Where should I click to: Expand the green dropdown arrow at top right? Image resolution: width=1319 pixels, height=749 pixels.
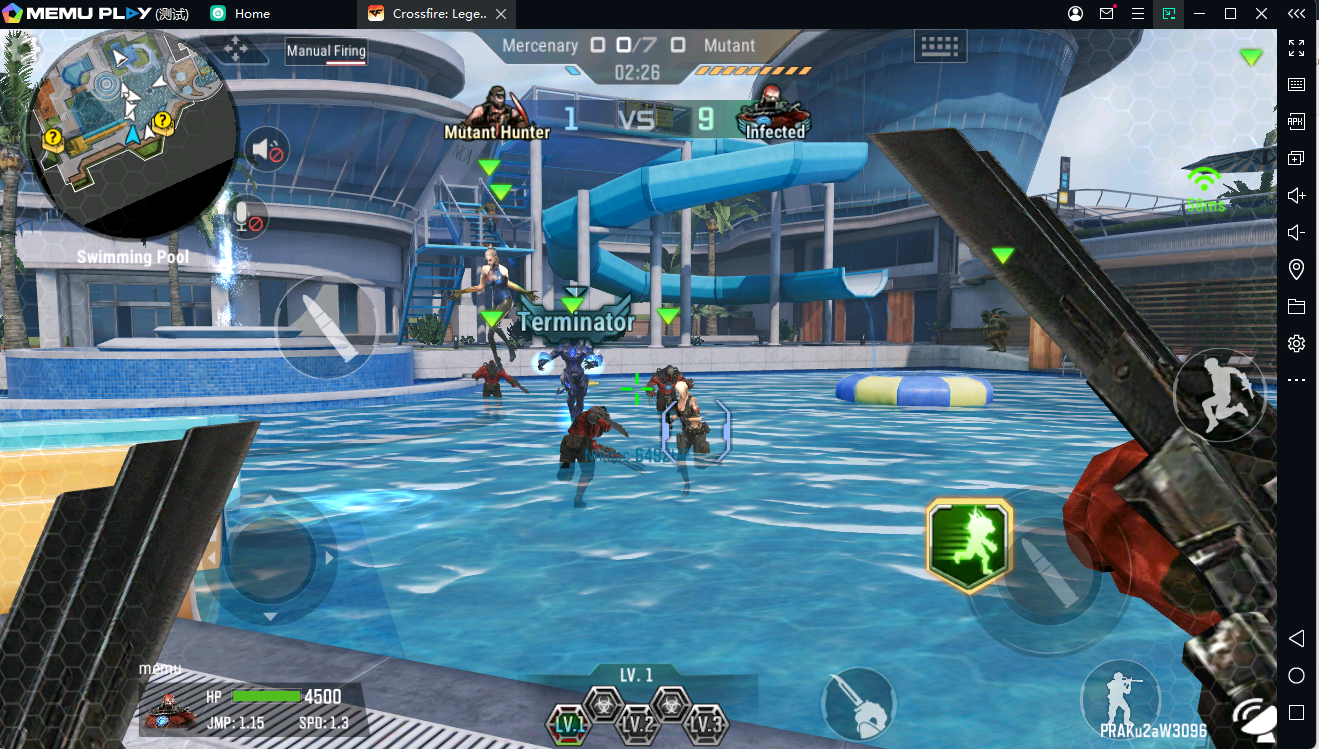pyautogui.click(x=1251, y=57)
